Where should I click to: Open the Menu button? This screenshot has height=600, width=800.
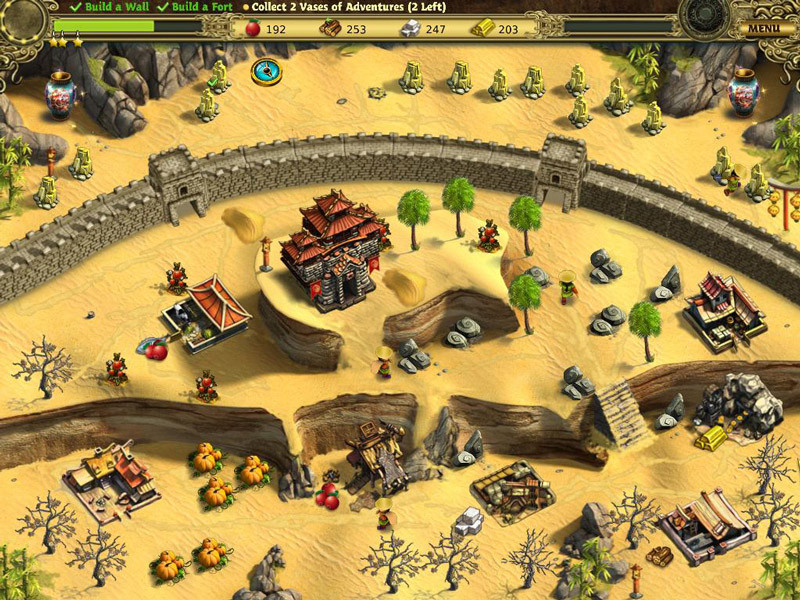765,28
